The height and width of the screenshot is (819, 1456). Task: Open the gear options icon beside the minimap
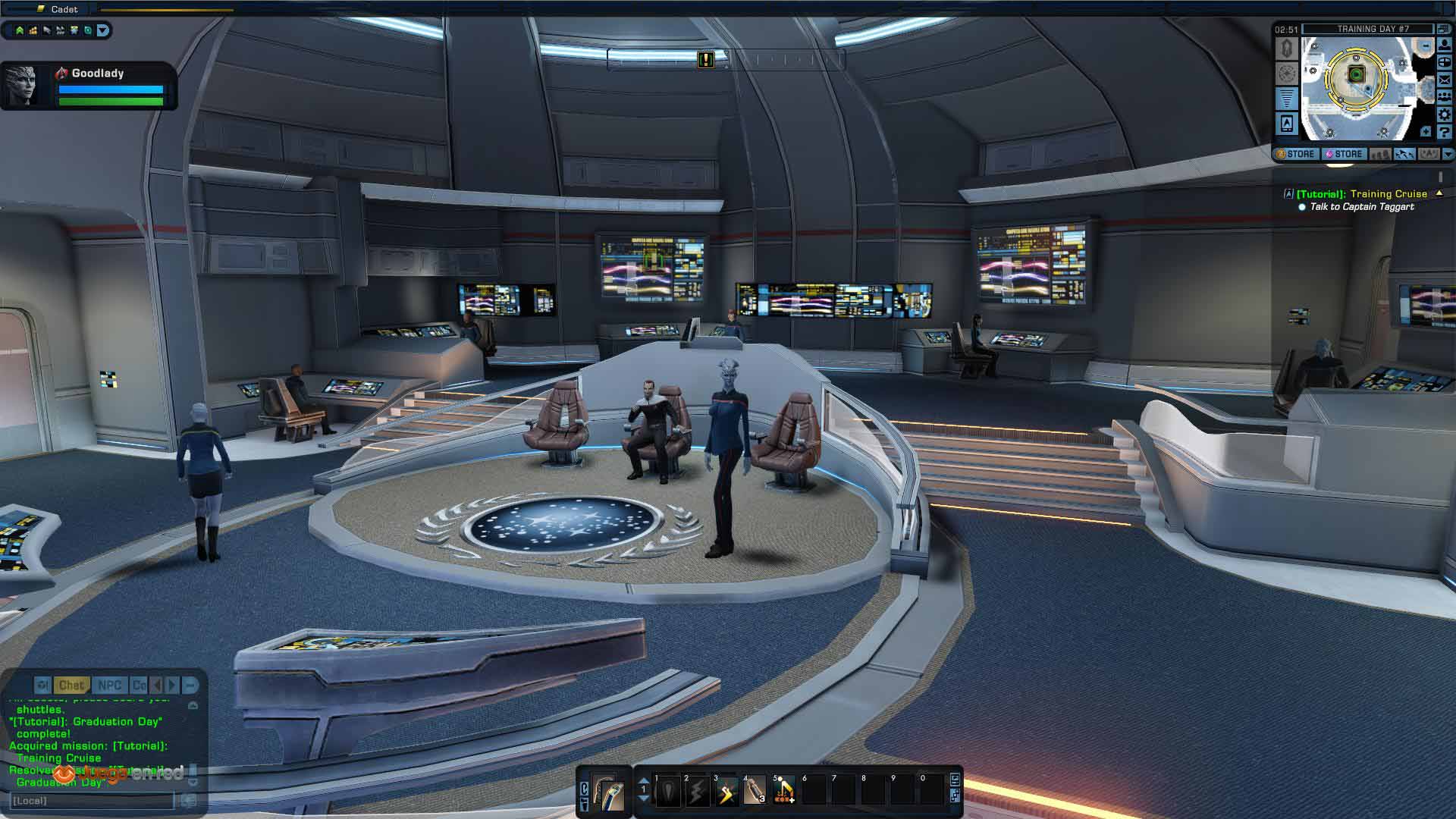click(1445, 115)
